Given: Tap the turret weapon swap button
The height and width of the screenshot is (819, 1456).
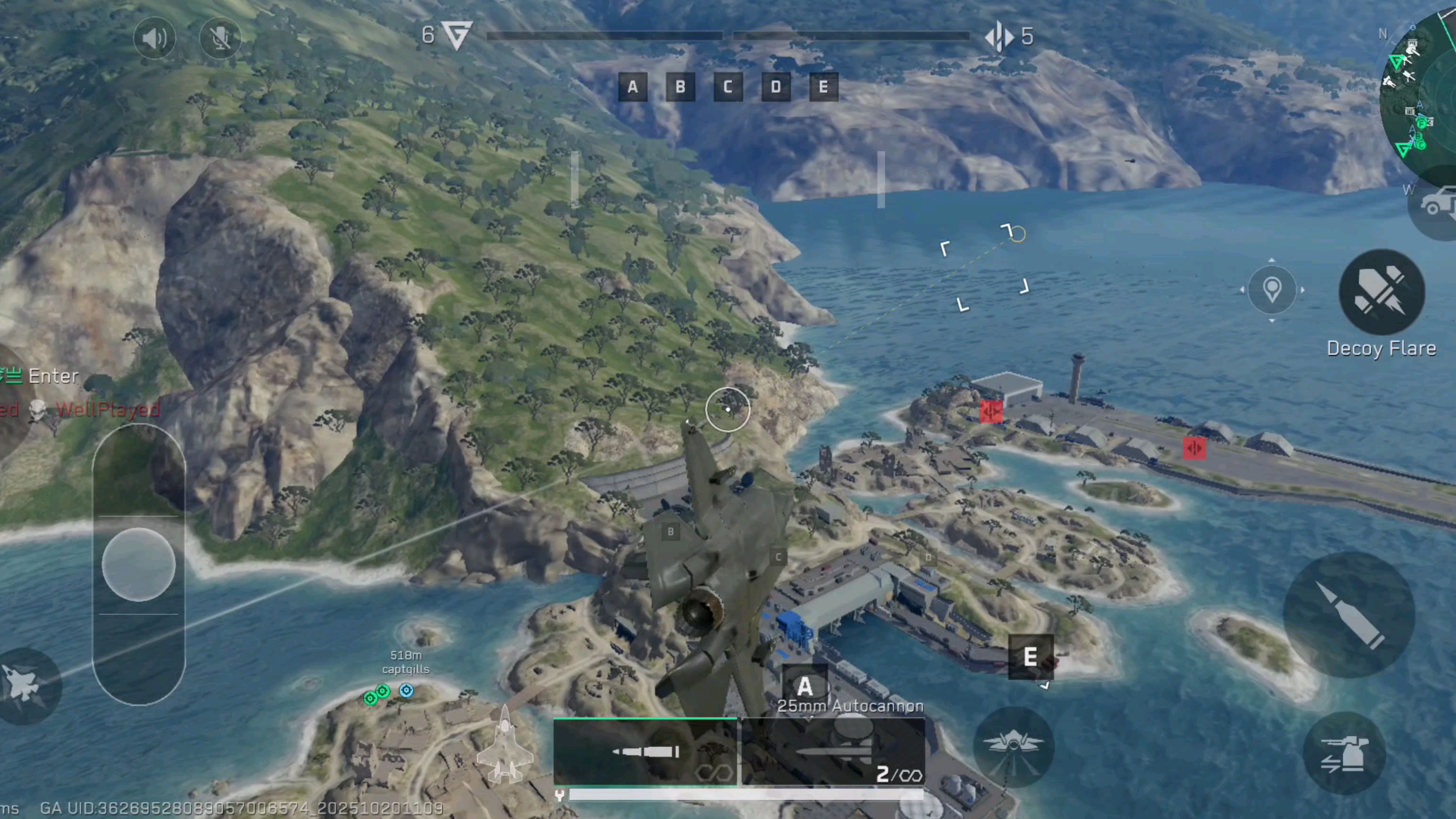Looking at the screenshot, I should [x=1345, y=754].
